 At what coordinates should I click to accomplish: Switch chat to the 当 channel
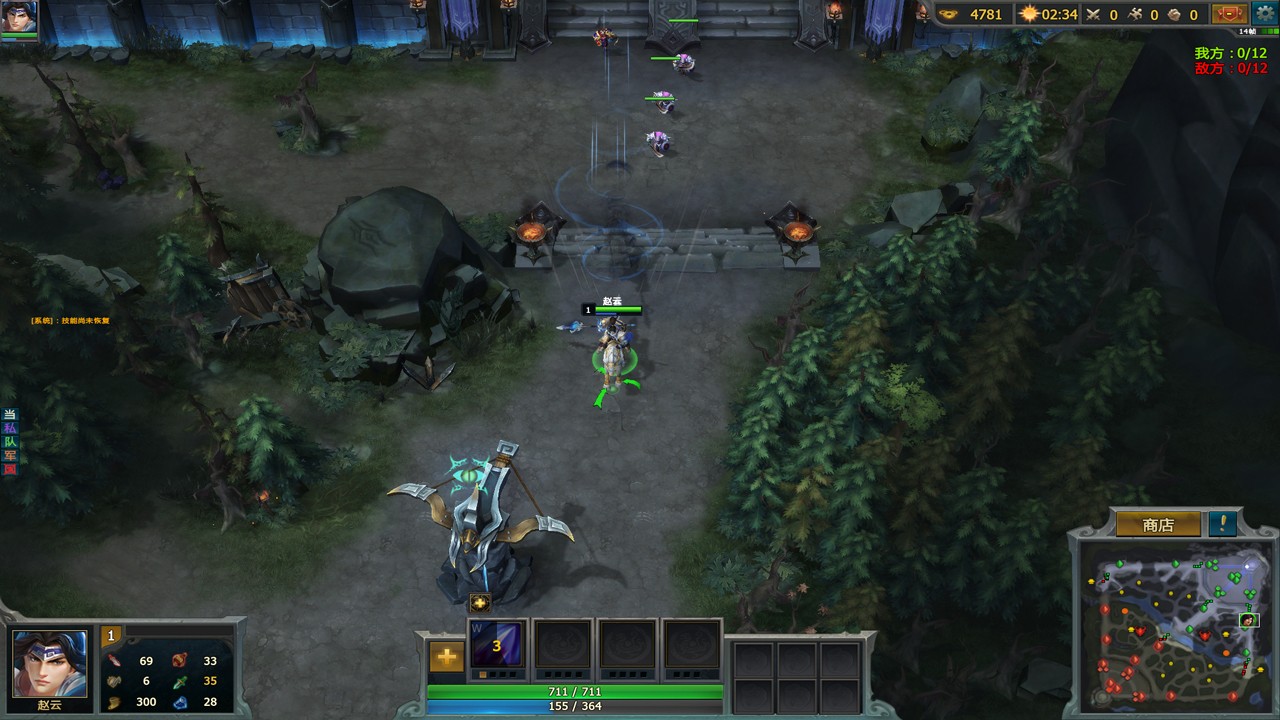[x=10, y=415]
